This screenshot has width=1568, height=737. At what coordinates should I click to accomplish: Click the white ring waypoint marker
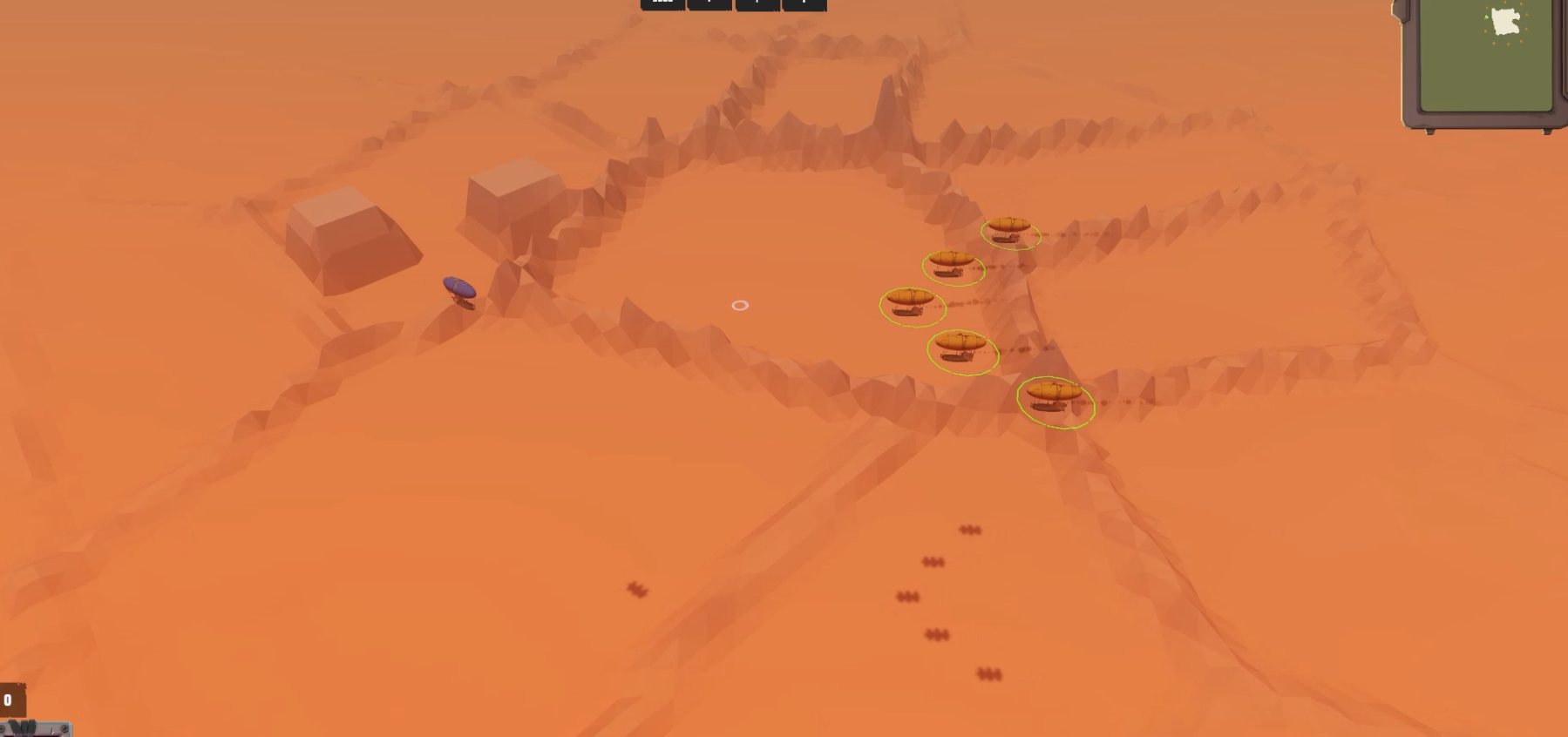(740, 305)
